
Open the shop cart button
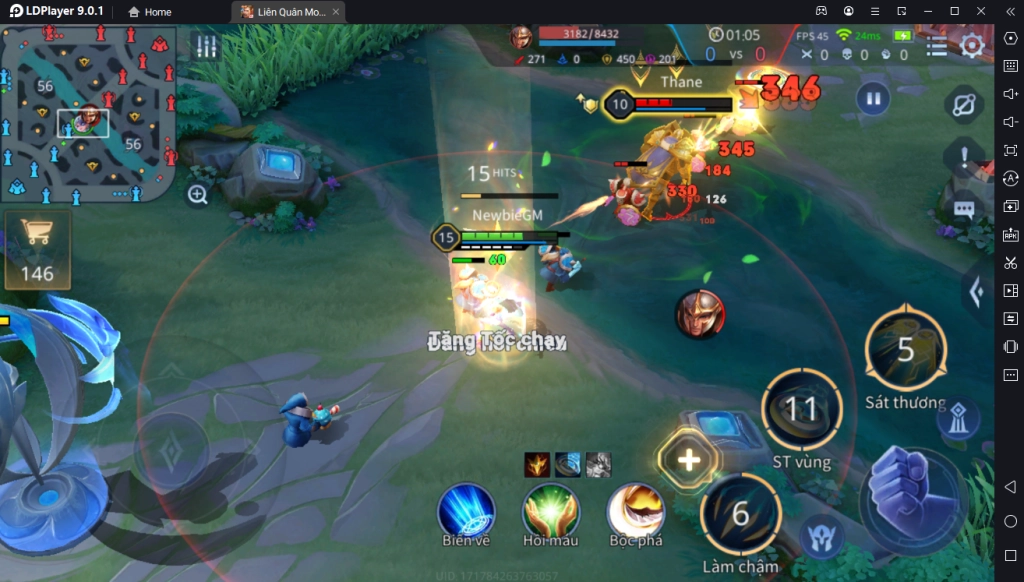tap(37, 246)
